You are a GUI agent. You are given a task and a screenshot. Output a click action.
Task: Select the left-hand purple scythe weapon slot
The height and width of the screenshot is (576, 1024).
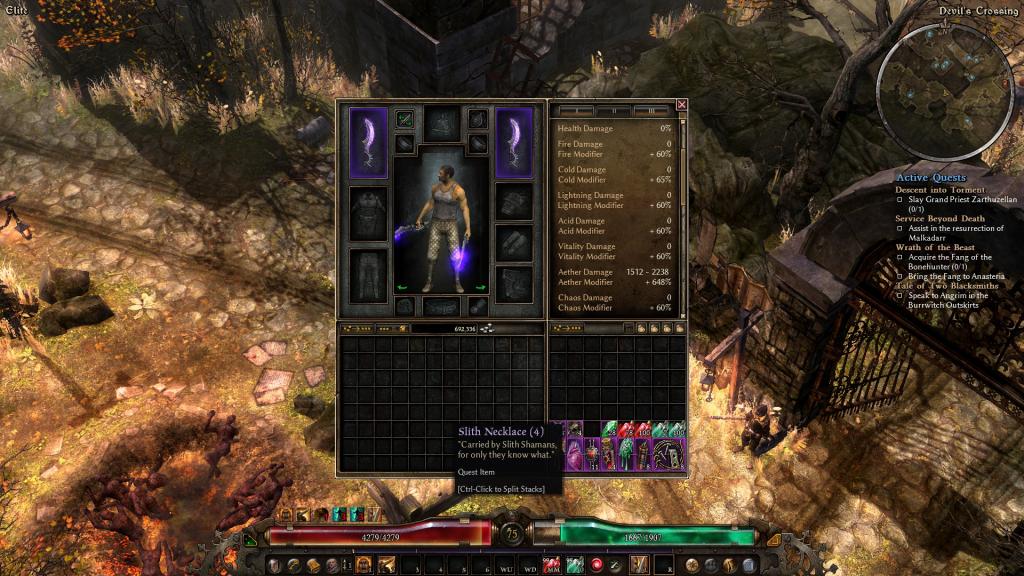pyautogui.click(x=368, y=142)
